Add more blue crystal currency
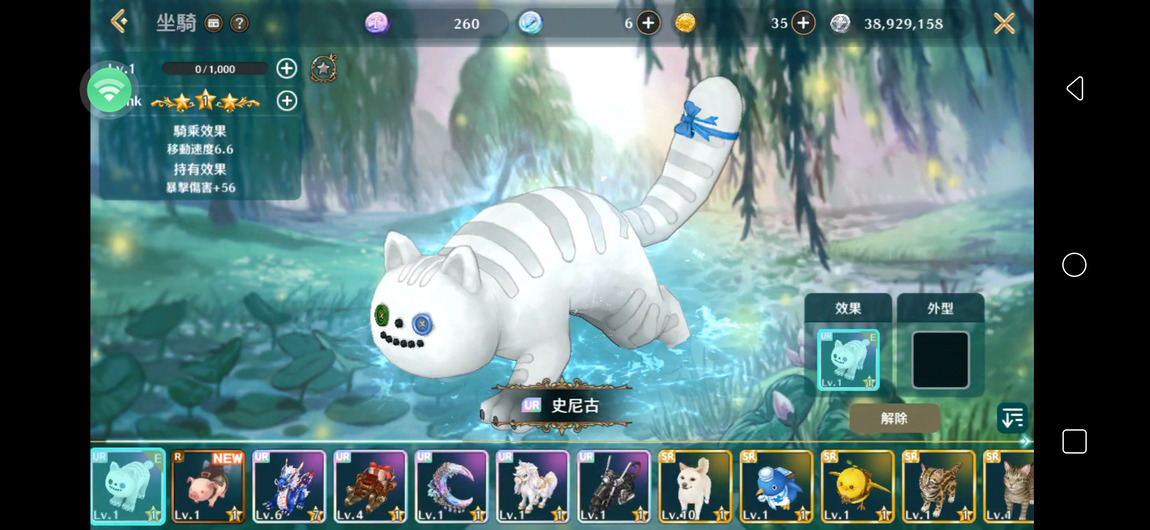 648,23
